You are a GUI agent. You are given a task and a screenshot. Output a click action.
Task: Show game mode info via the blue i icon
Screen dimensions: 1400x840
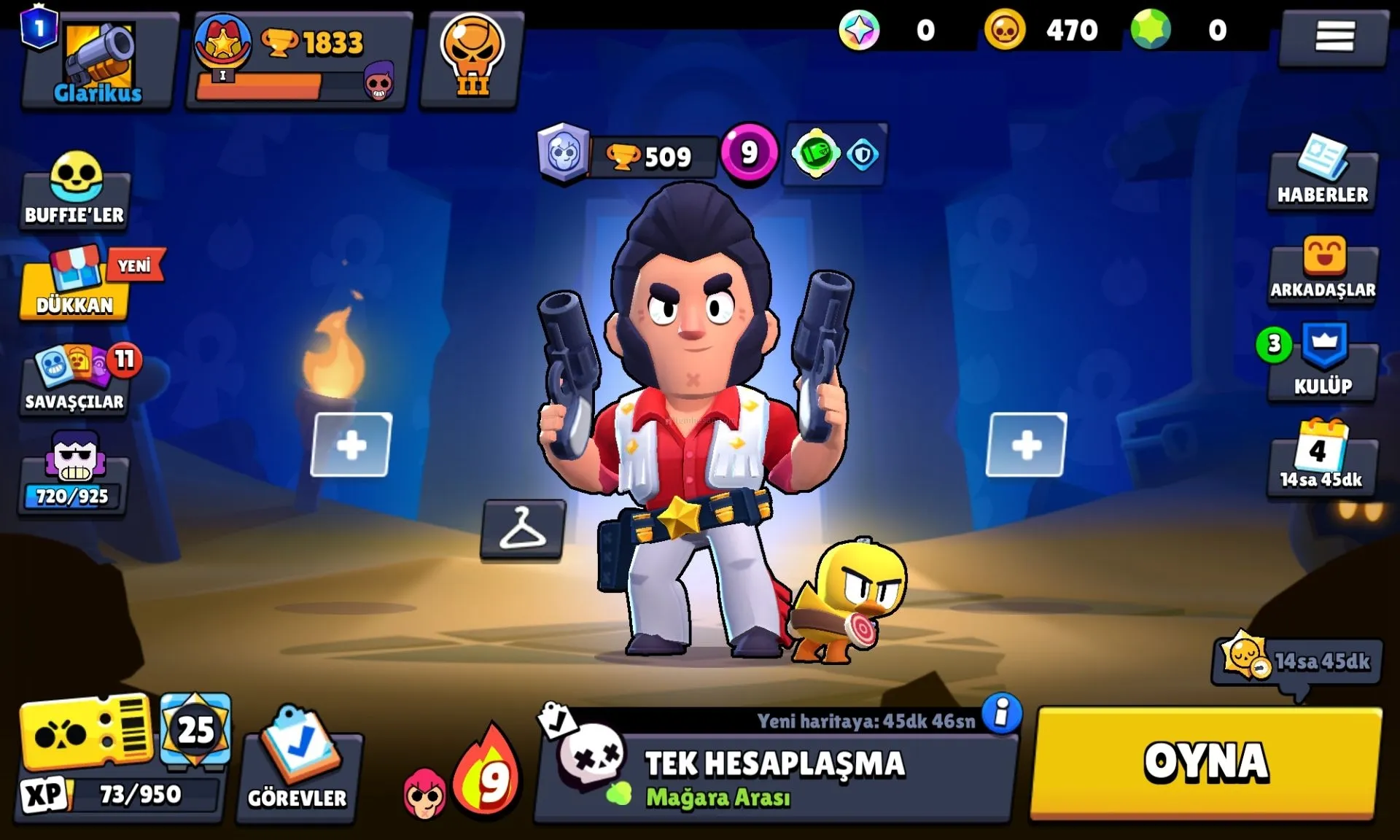point(1002,712)
